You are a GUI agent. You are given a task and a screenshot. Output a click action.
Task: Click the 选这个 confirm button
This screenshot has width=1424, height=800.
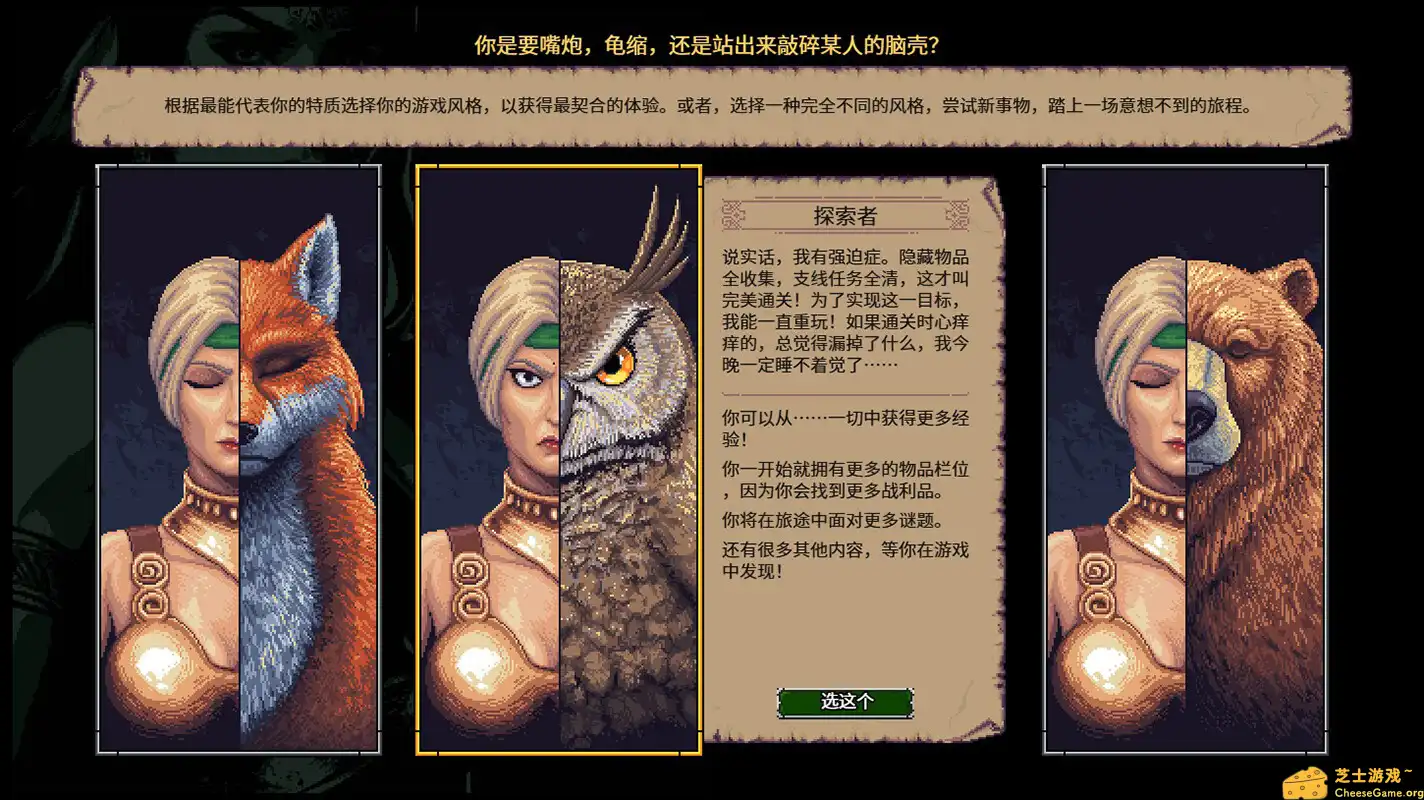pyautogui.click(x=848, y=703)
